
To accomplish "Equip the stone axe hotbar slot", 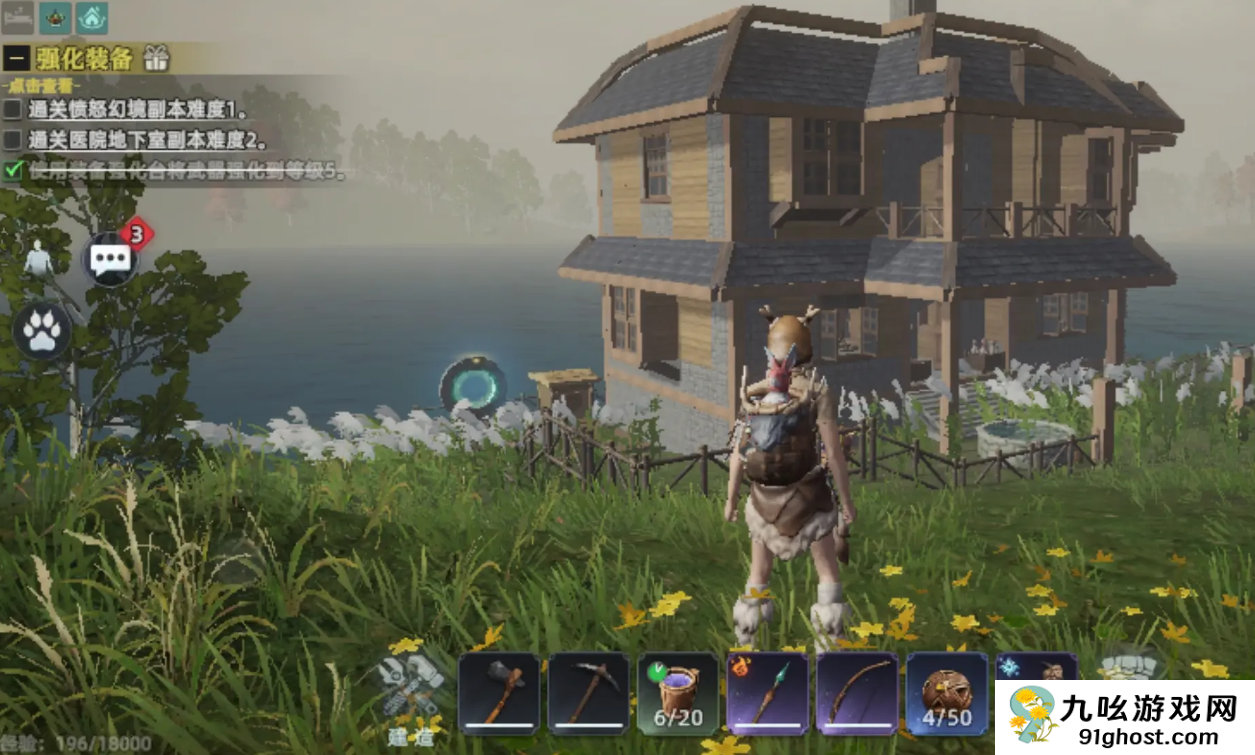I will (x=499, y=693).
